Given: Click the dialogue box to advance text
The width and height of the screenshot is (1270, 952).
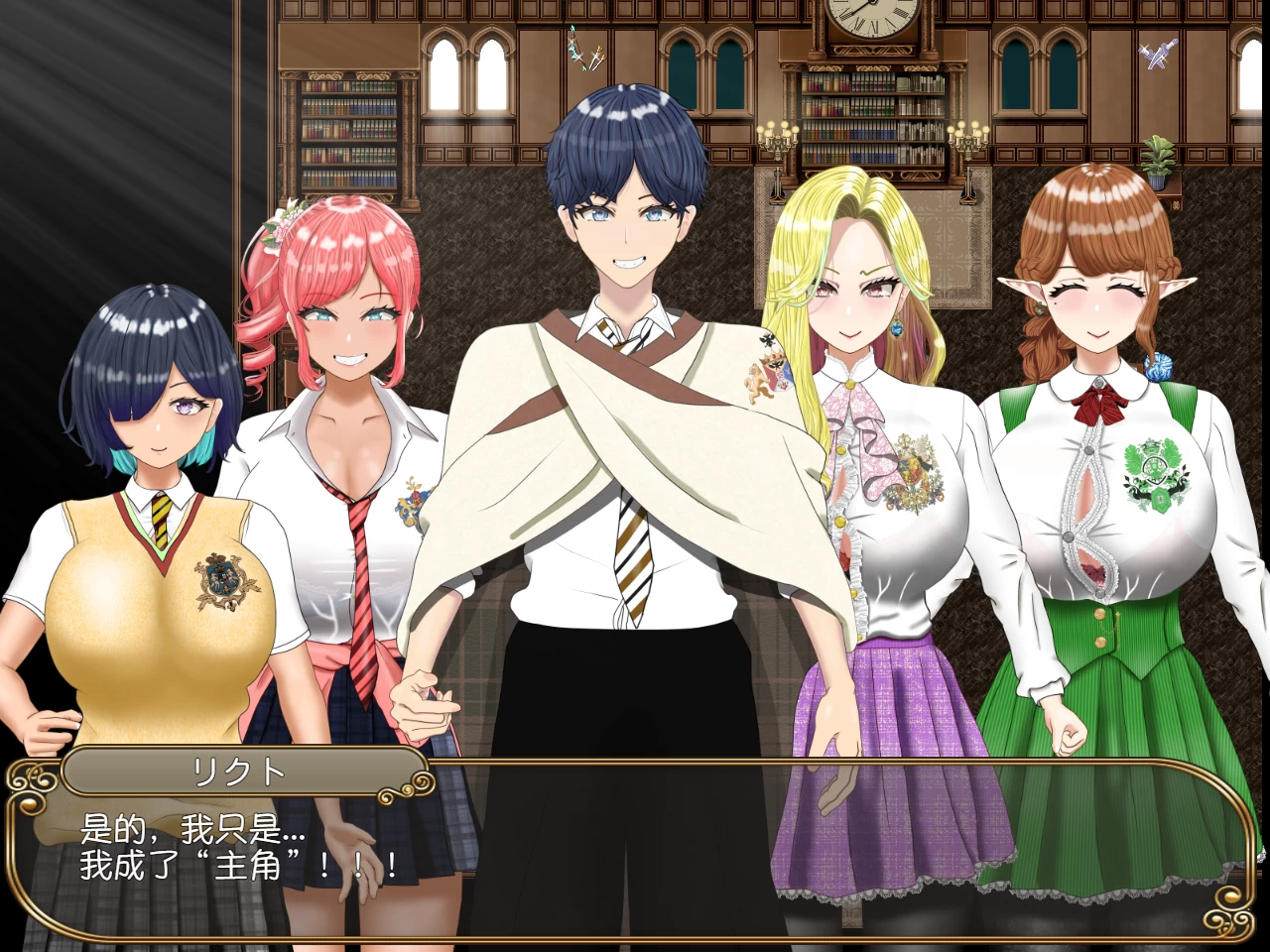Looking at the screenshot, I should tap(635, 853).
